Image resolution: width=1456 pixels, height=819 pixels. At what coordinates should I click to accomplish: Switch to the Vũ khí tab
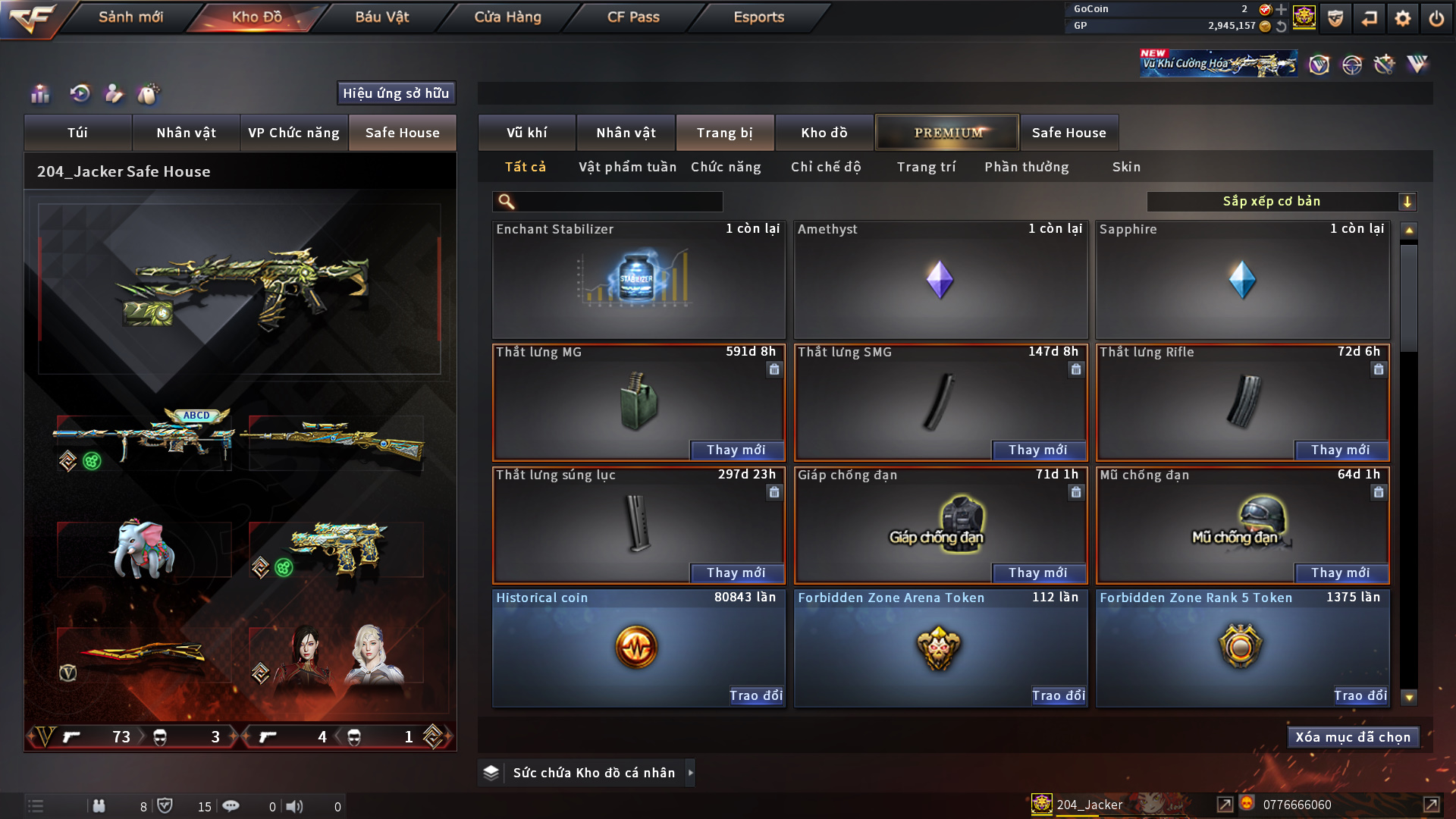pos(526,133)
